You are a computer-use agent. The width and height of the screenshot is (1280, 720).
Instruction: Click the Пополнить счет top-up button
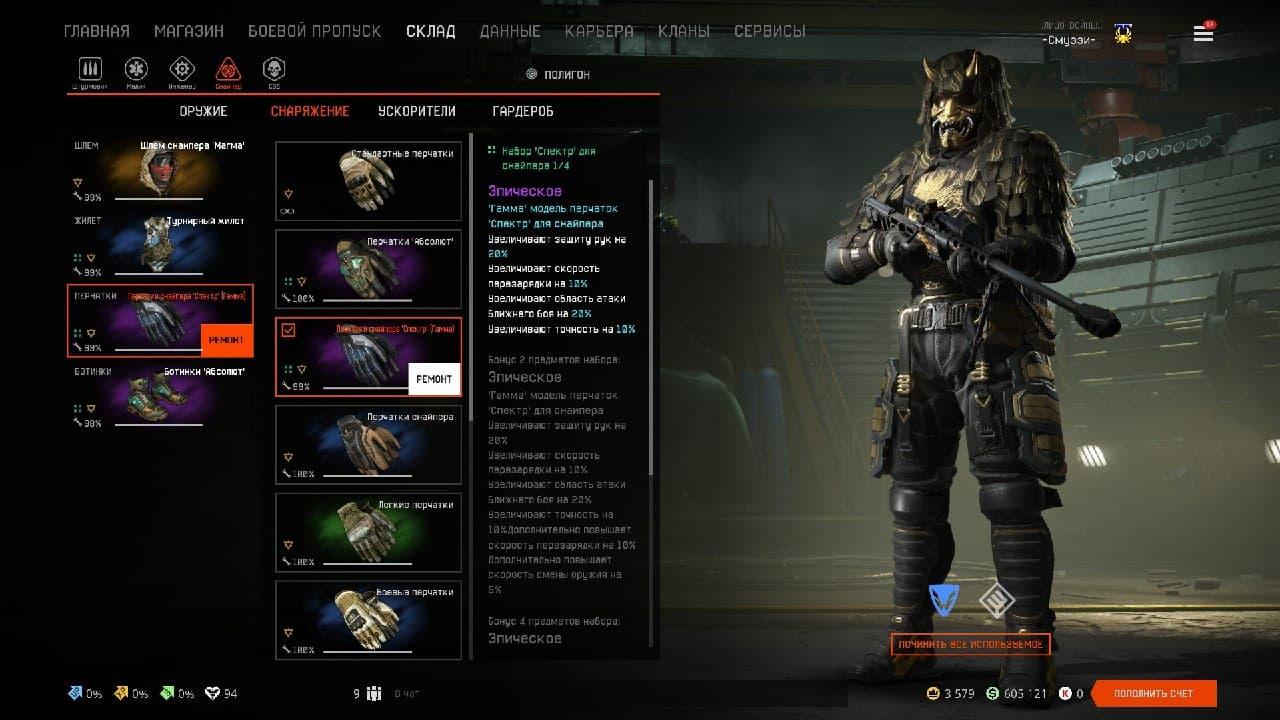1153,693
